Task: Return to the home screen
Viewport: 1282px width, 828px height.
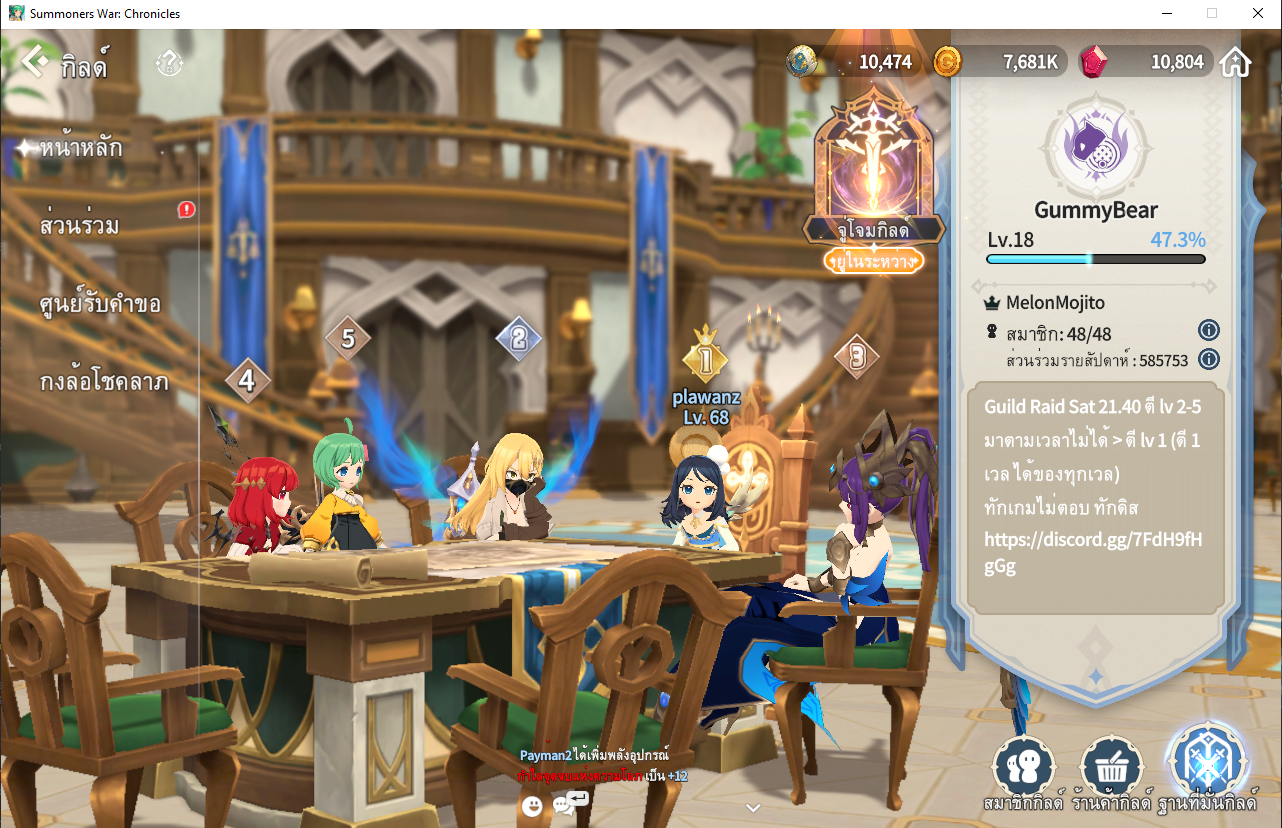Action: pos(1236,62)
